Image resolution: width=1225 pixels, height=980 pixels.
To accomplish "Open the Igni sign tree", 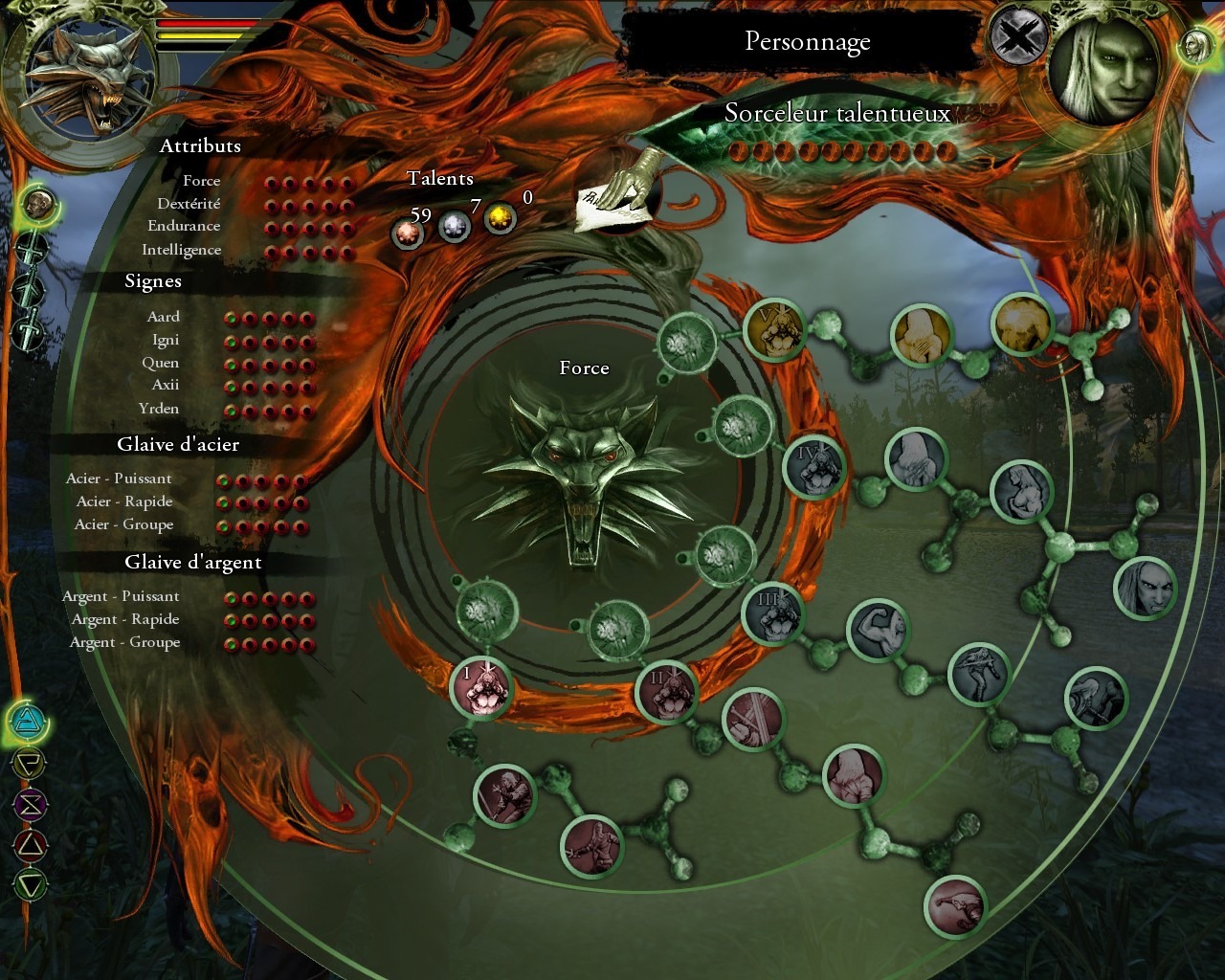I will click(x=165, y=340).
